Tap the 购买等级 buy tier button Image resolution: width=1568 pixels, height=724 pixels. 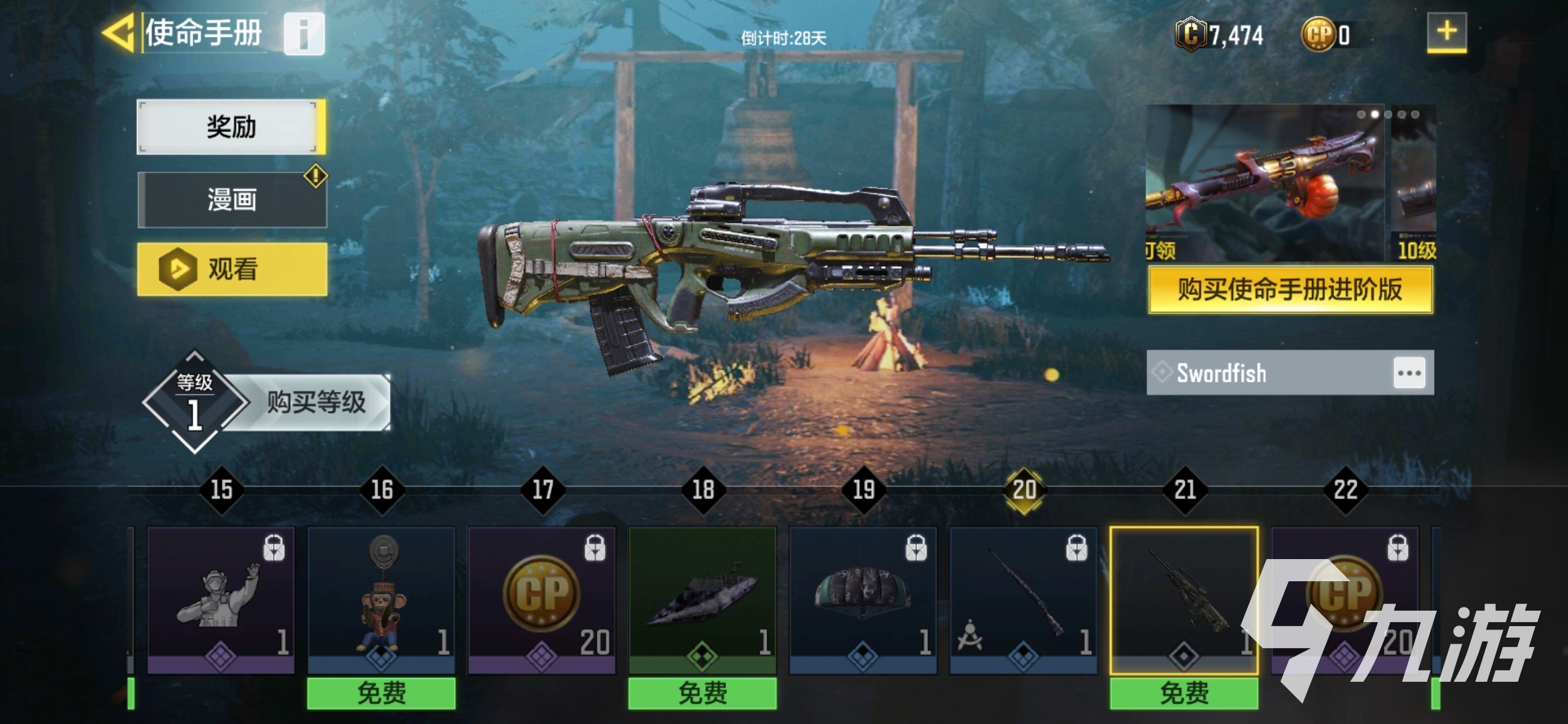tap(315, 402)
